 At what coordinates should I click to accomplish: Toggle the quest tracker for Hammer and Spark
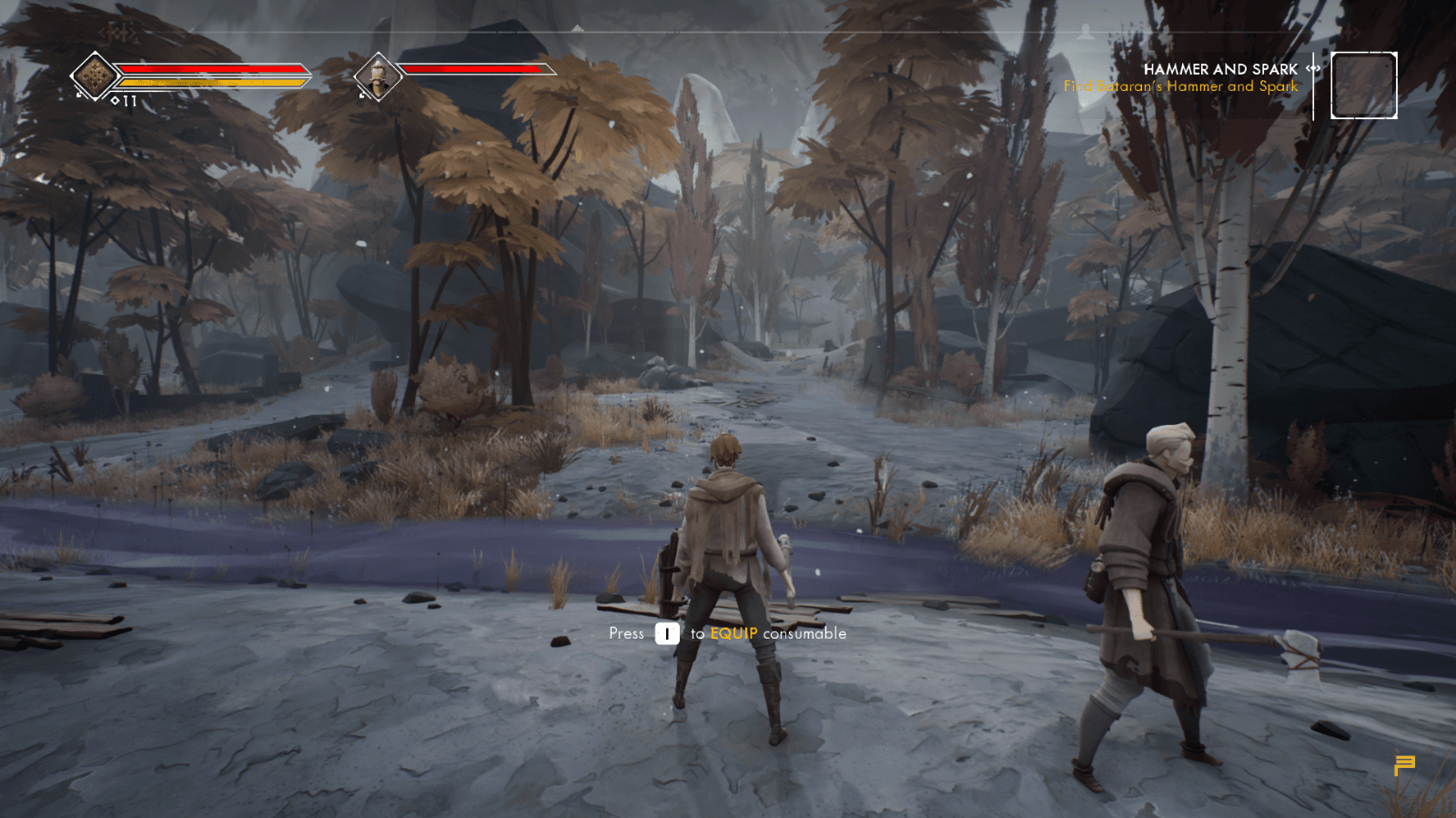coord(1221,77)
